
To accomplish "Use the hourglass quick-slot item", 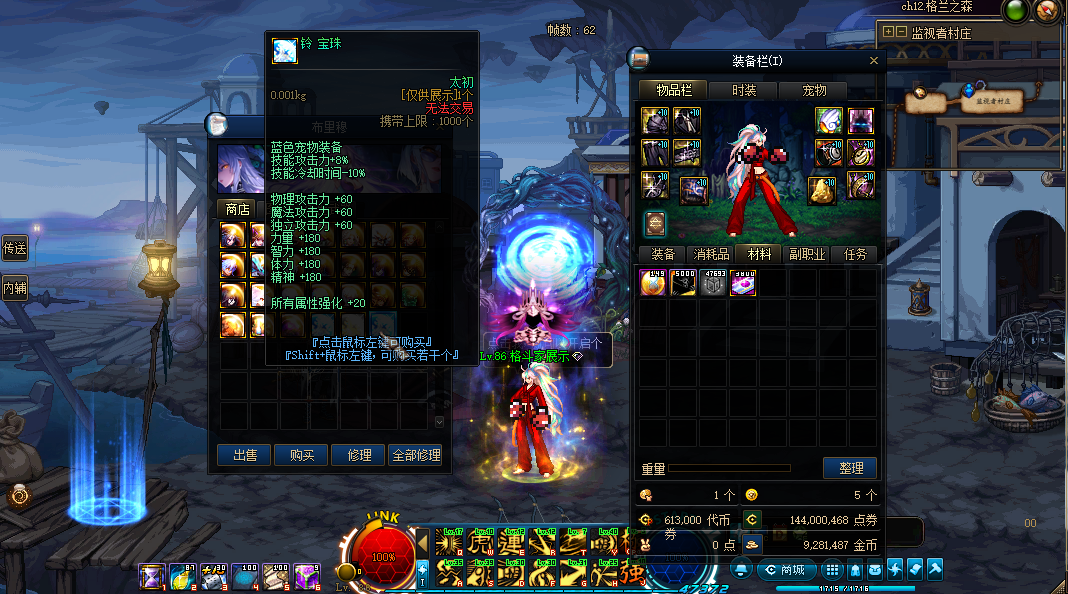I will [x=151, y=576].
